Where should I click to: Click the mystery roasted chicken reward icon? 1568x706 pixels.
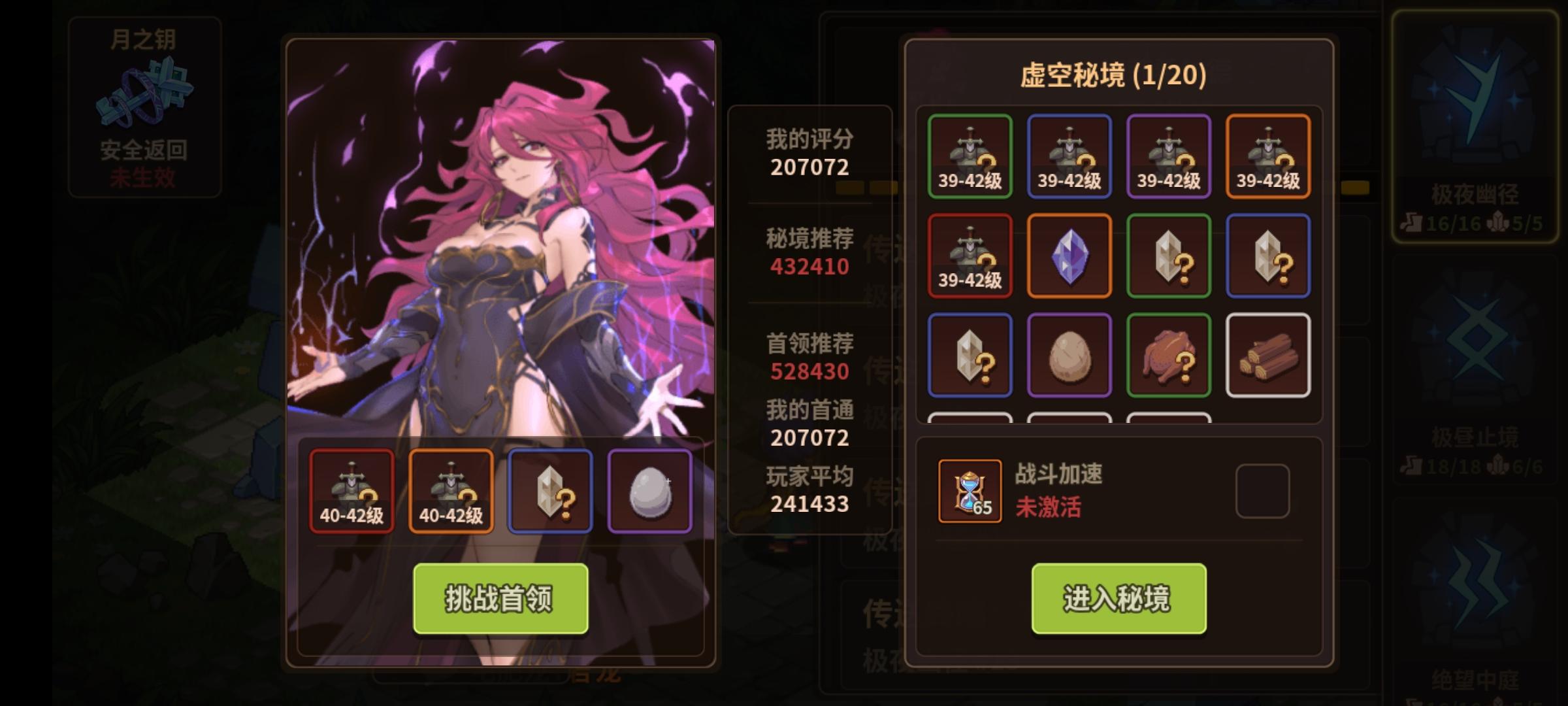tap(1169, 356)
